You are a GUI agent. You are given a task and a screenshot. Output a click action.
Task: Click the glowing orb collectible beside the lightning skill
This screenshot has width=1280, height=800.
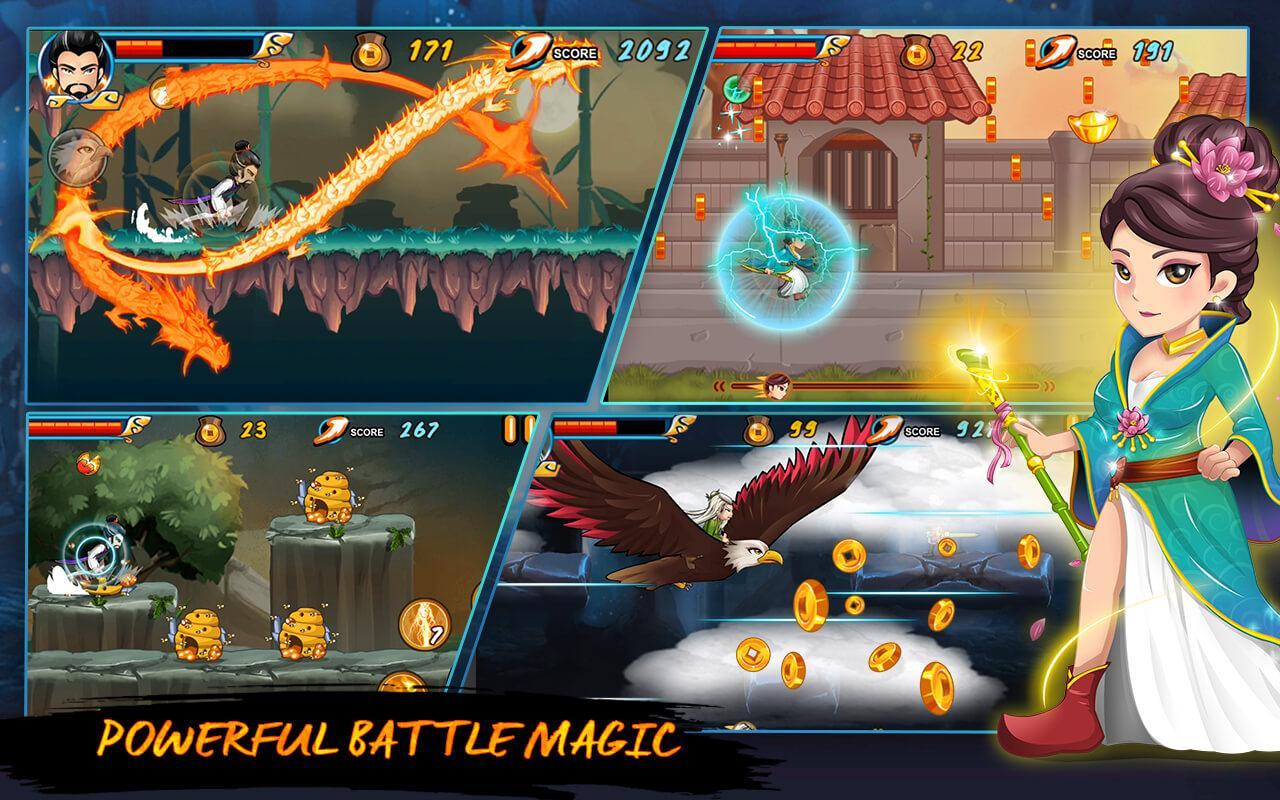tap(405, 684)
